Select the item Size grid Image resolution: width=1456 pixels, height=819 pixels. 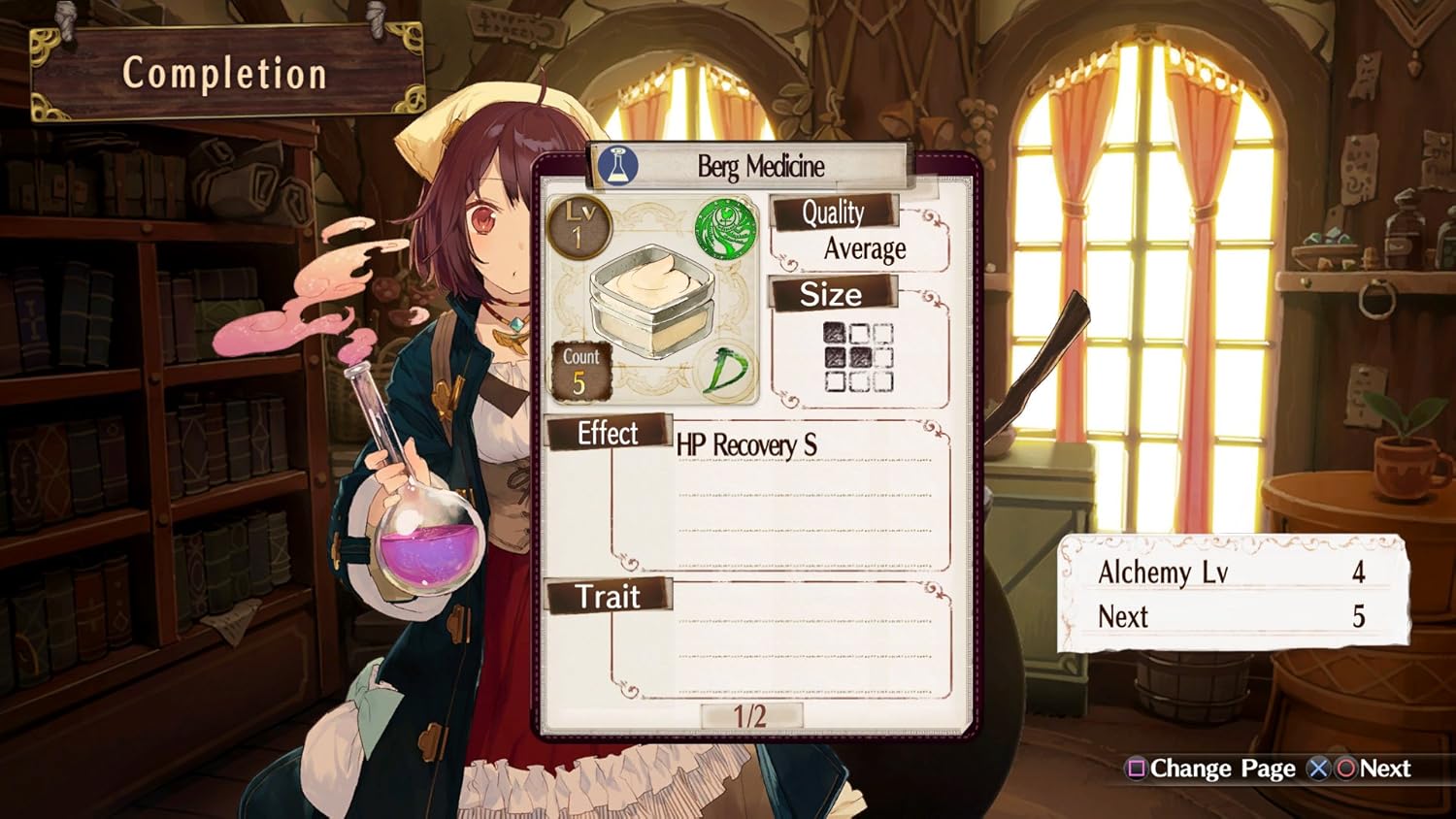[857, 357]
